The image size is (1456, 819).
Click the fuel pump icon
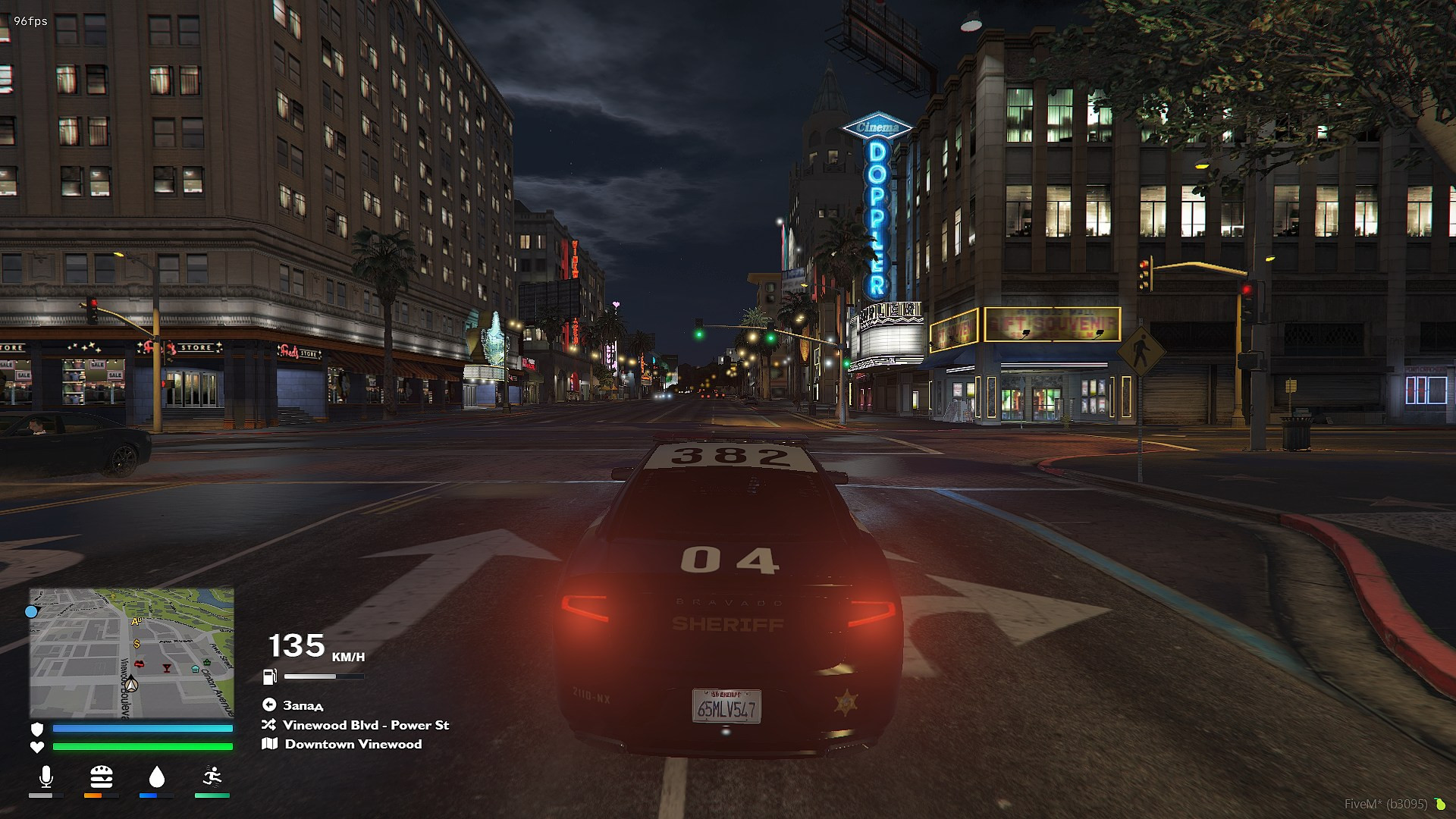pyautogui.click(x=269, y=676)
